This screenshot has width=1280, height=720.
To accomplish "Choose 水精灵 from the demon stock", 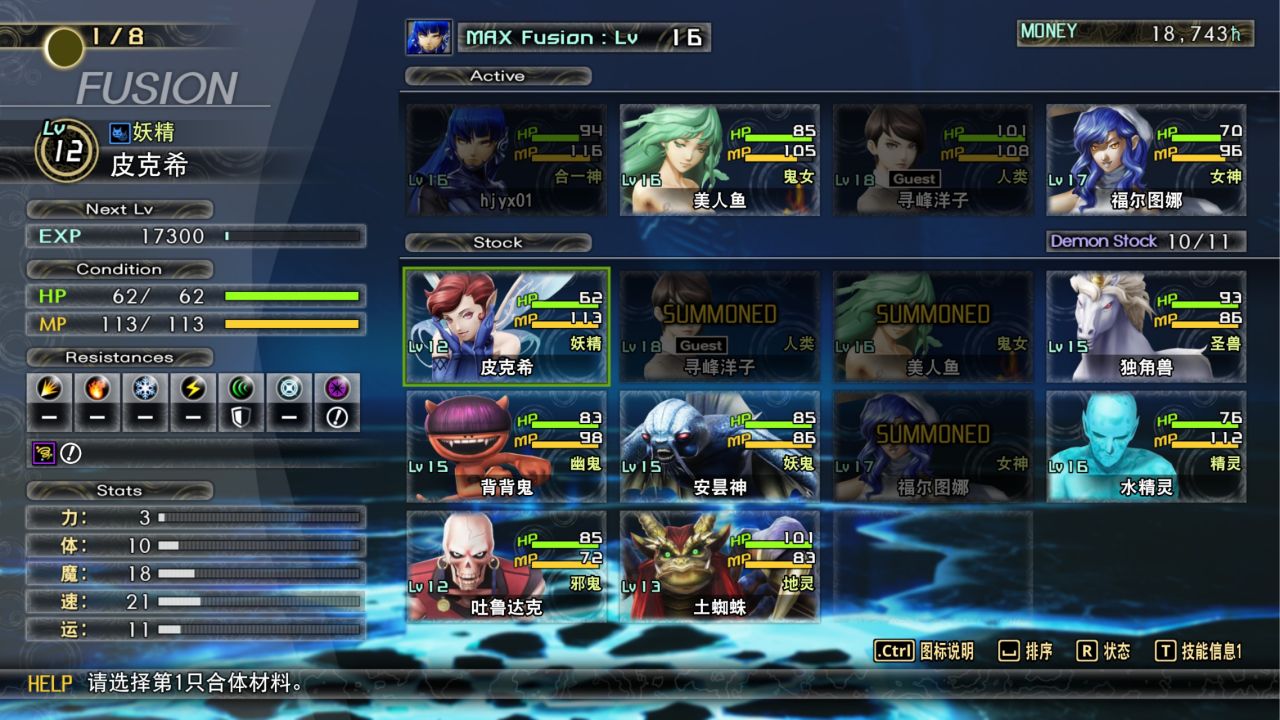I will tap(1146, 447).
